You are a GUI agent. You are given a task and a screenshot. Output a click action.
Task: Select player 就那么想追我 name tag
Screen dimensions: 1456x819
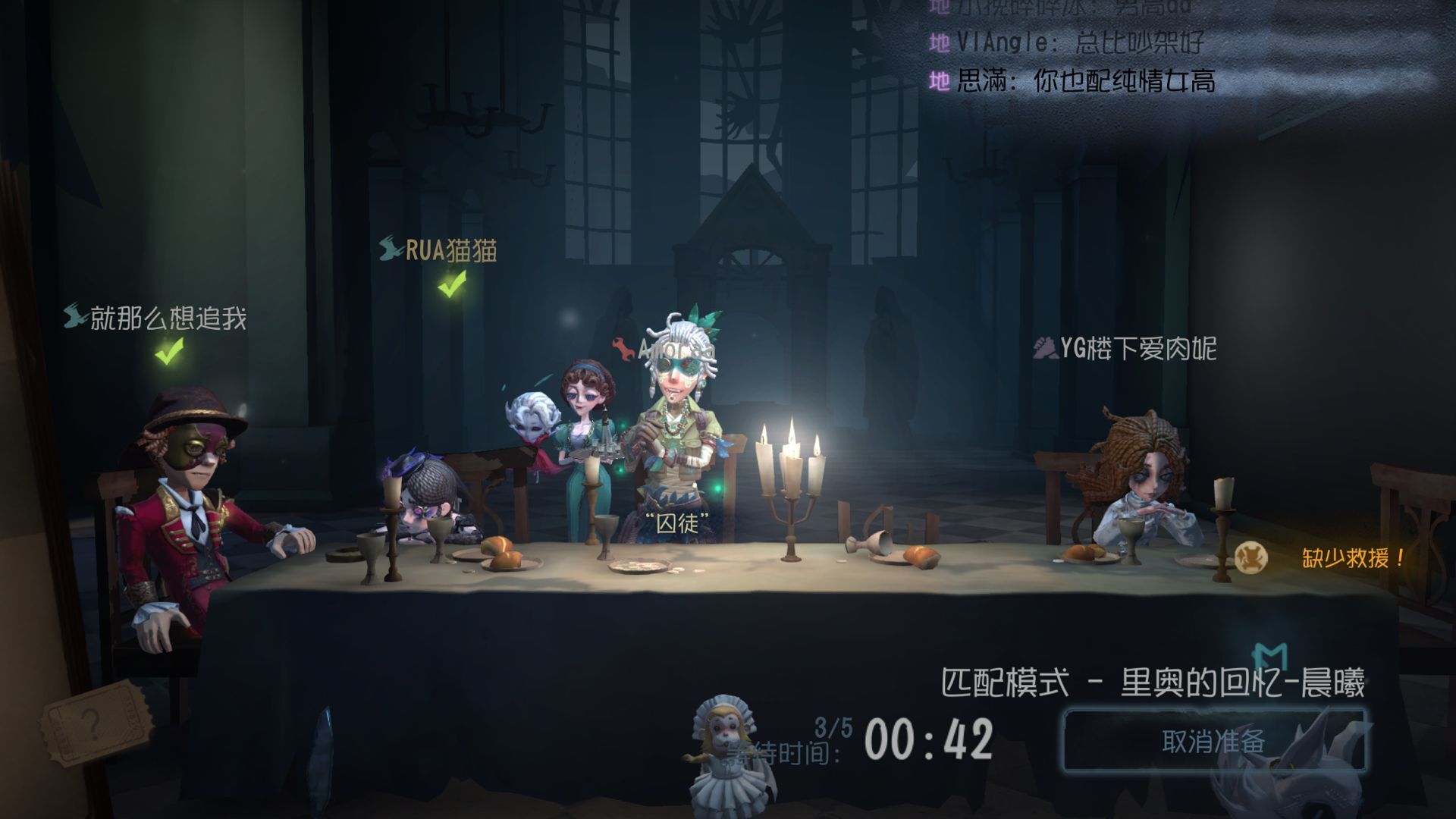tap(168, 318)
